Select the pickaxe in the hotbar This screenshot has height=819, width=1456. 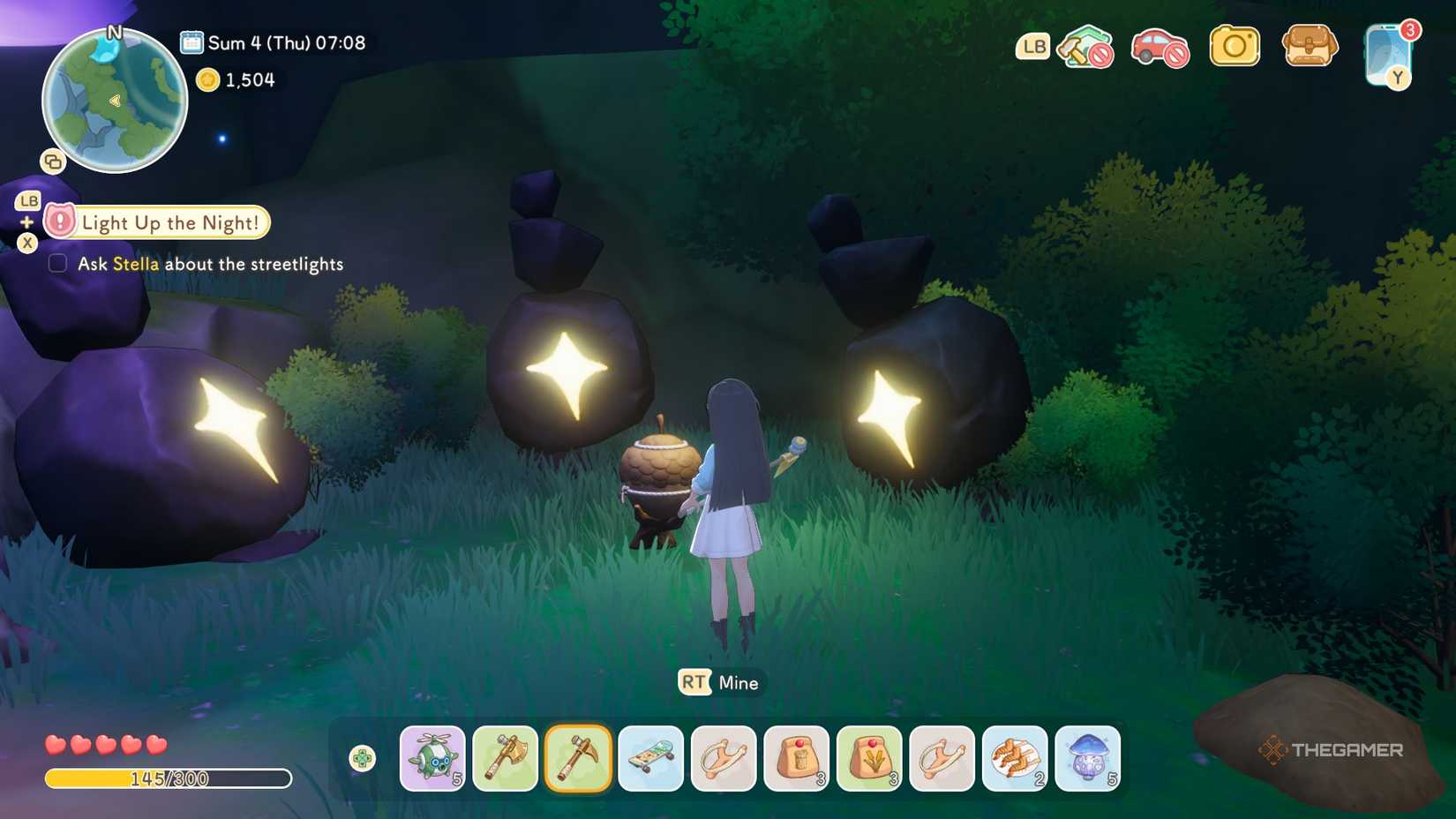[578, 758]
